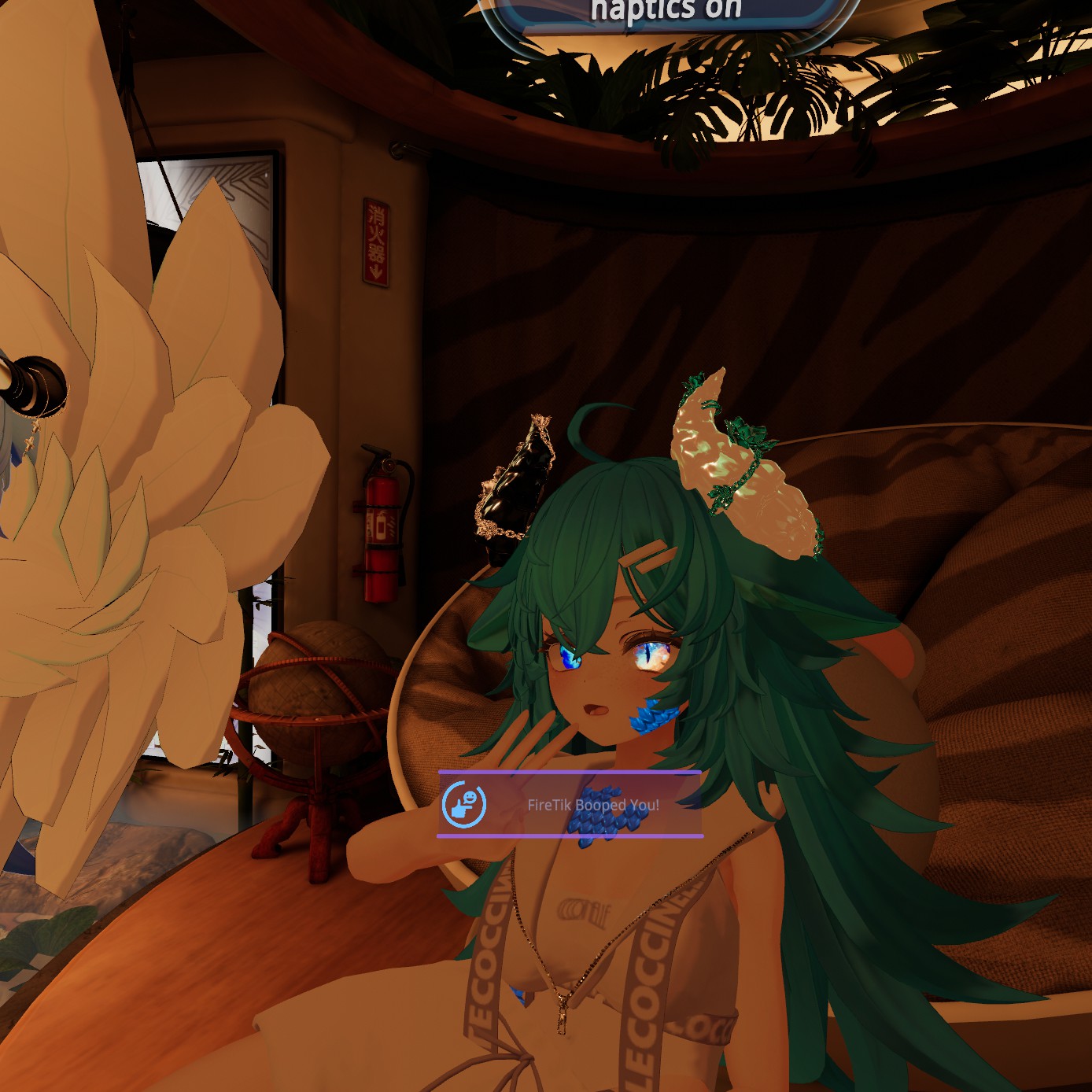The image size is (1092, 1092).
Task: Open the FireTik Booped You notification
Action: pos(592,805)
